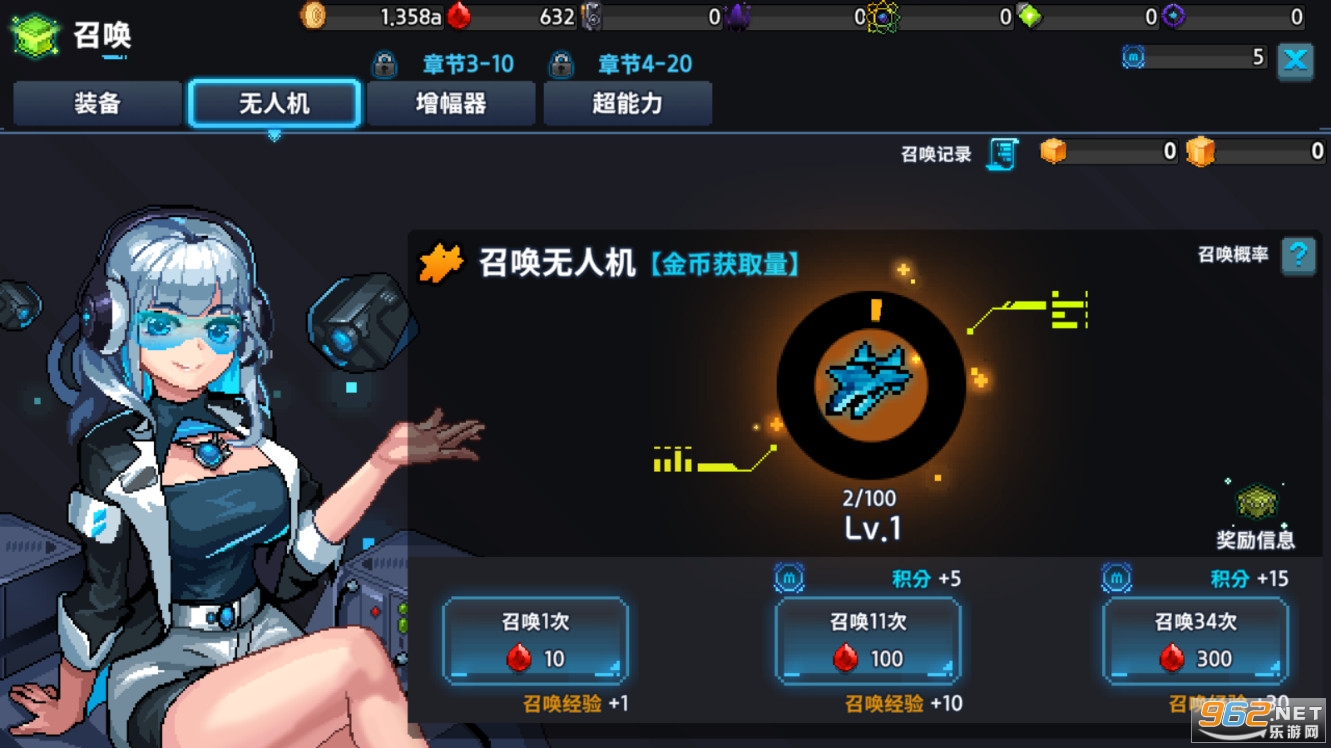Click the mana counter bar showing 5
Viewport: 1331px width, 748px height.
coord(1196,58)
